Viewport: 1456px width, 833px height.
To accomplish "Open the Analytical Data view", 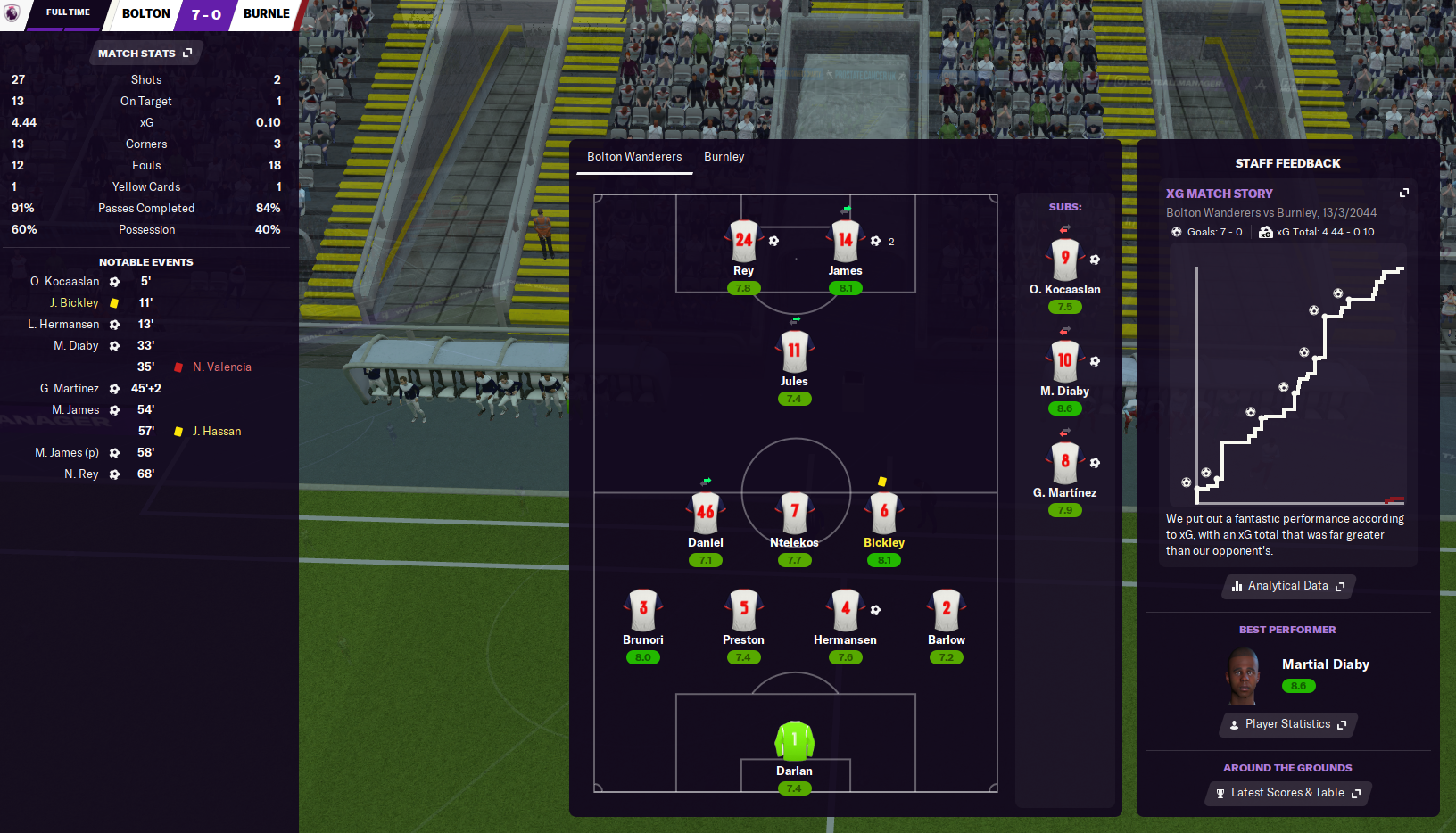I will click(x=1288, y=586).
